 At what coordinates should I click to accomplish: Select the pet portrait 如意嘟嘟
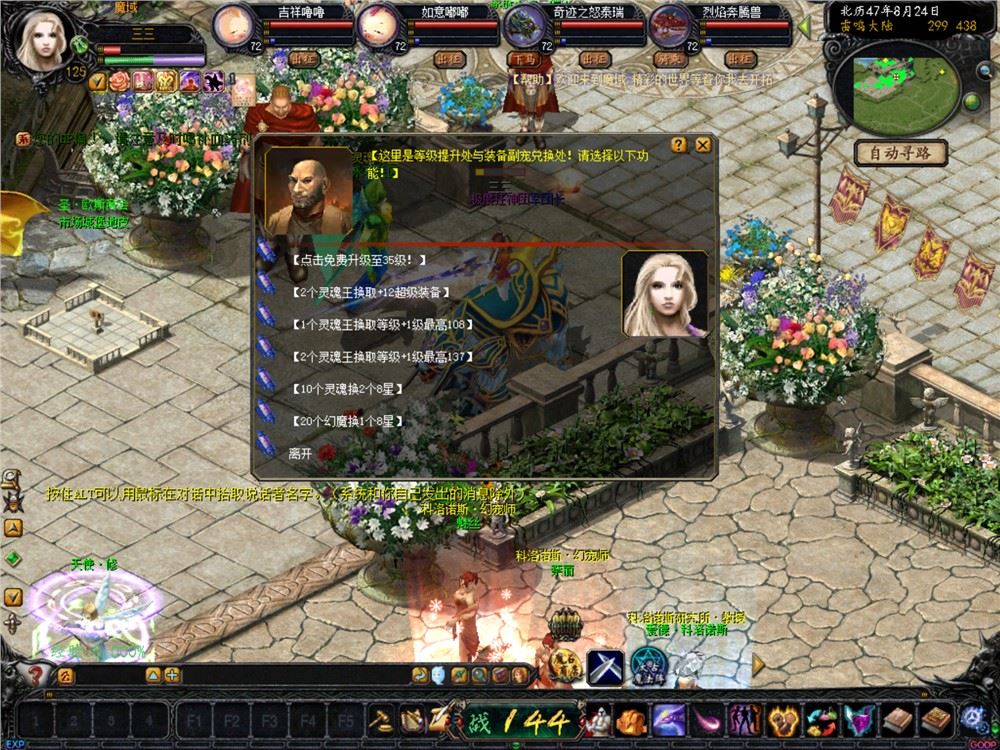(x=377, y=24)
